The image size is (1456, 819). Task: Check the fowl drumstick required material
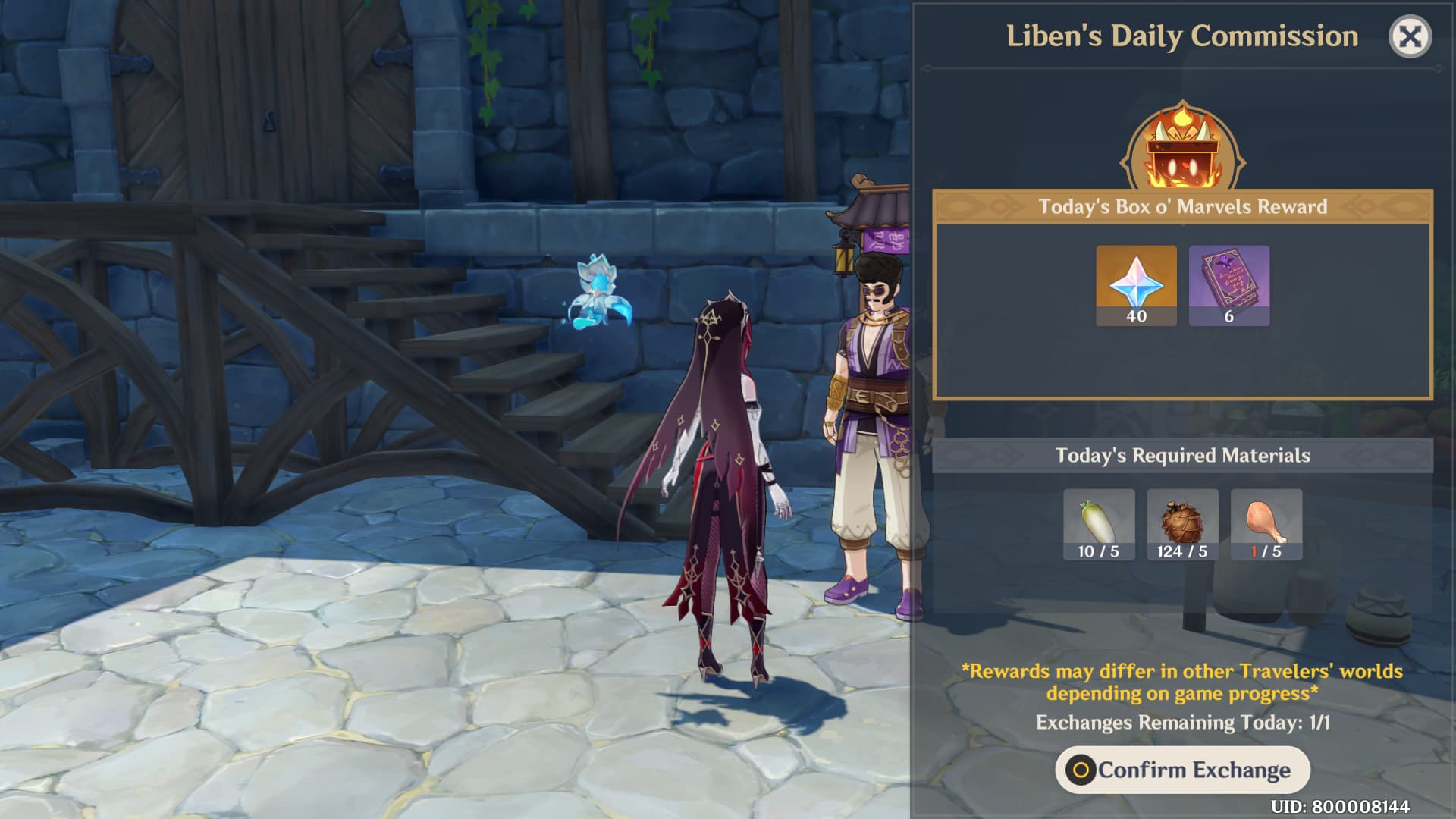click(x=1266, y=524)
